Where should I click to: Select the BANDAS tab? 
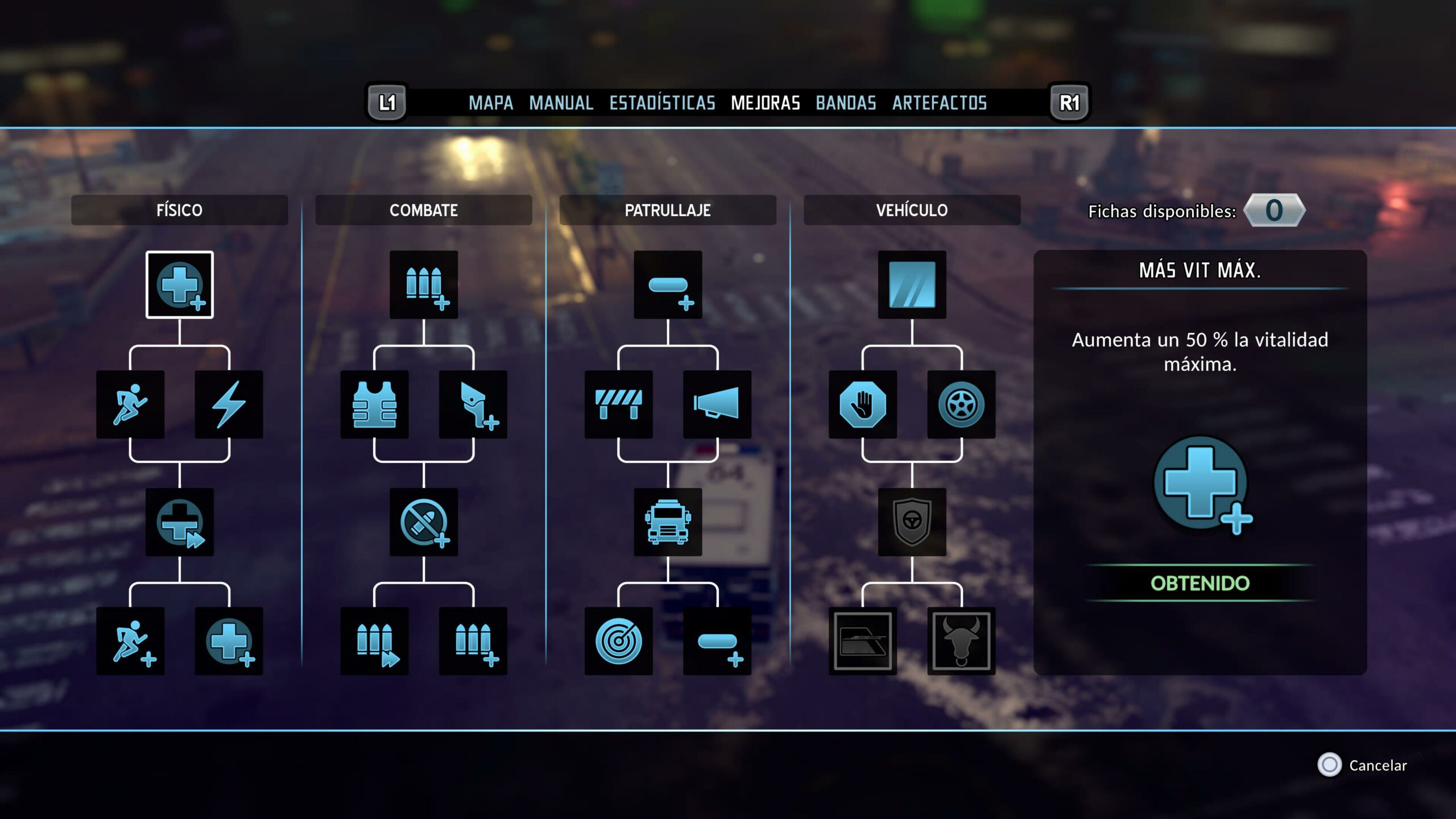pyautogui.click(x=846, y=103)
